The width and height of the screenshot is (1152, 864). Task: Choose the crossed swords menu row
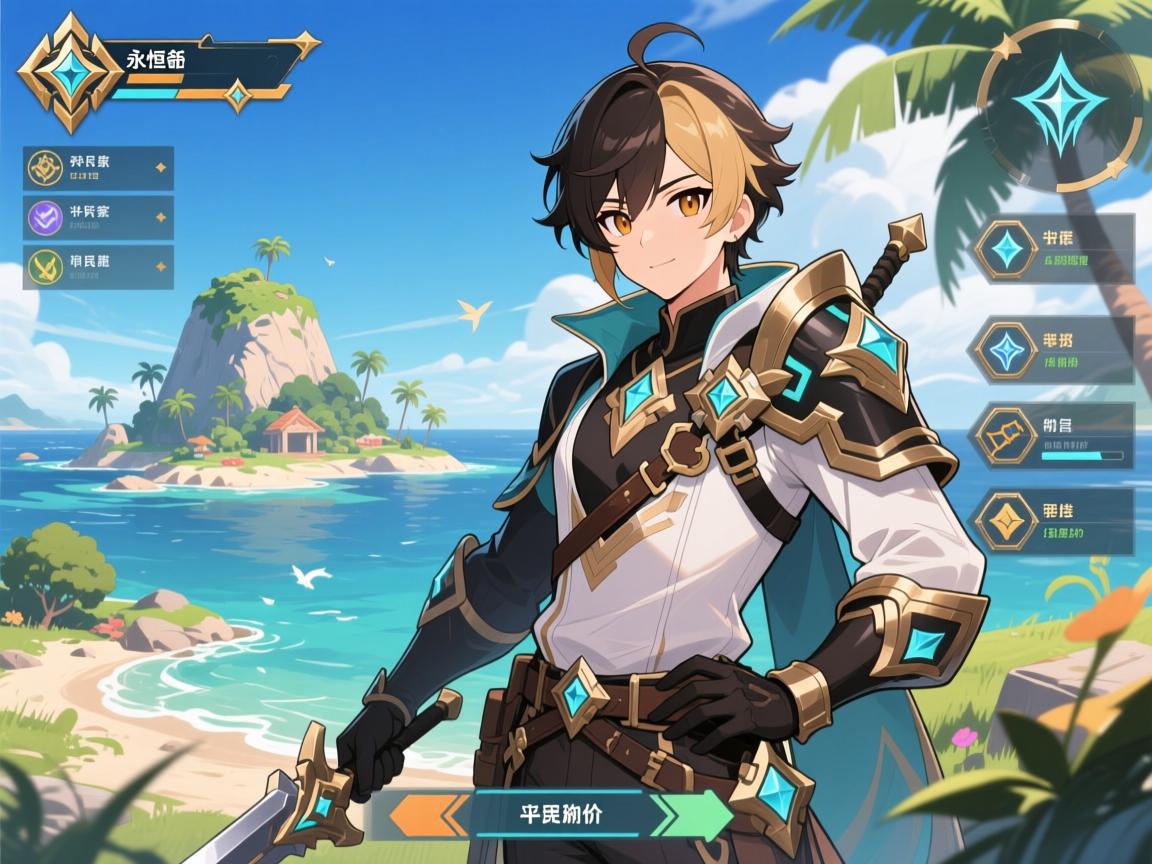point(98,267)
